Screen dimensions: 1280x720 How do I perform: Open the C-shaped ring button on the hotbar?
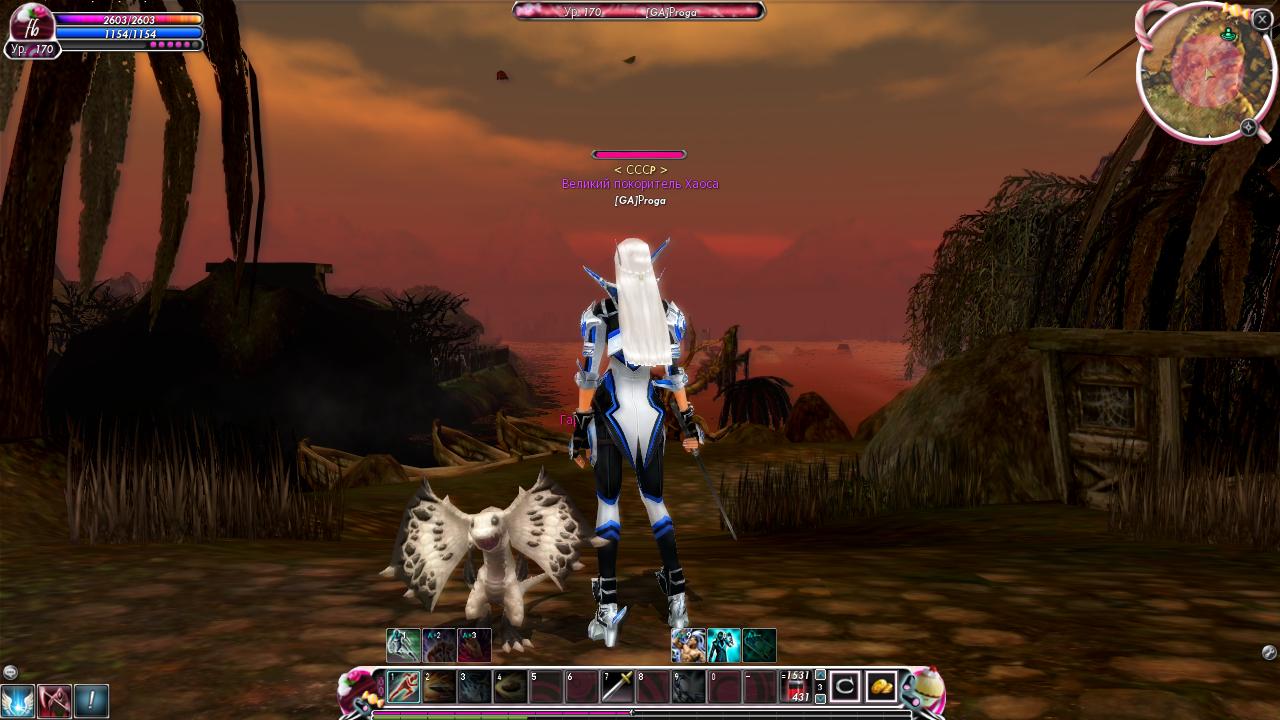coord(845,687)
